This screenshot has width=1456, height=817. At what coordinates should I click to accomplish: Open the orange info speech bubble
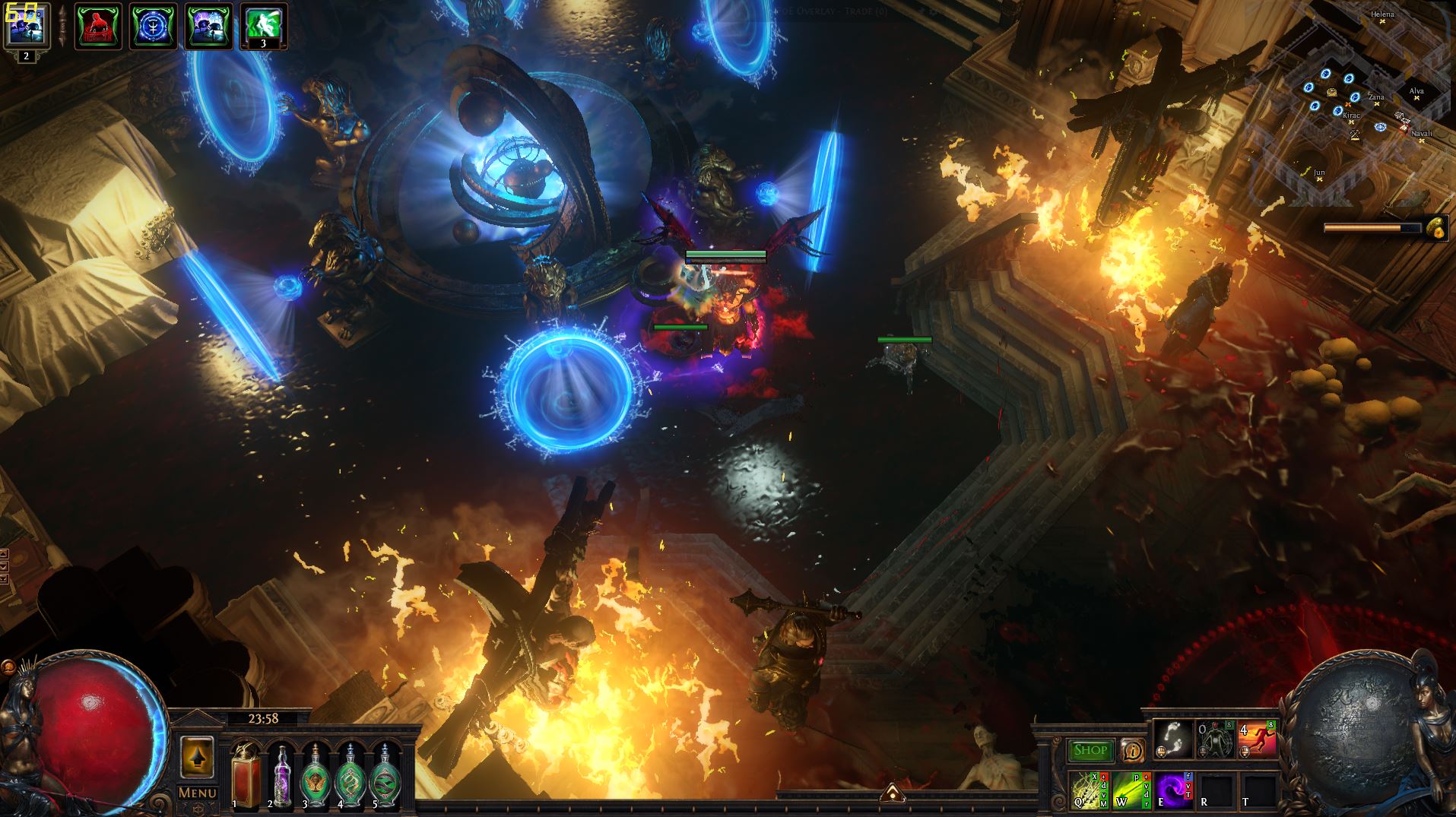(x=1133, y=751)
